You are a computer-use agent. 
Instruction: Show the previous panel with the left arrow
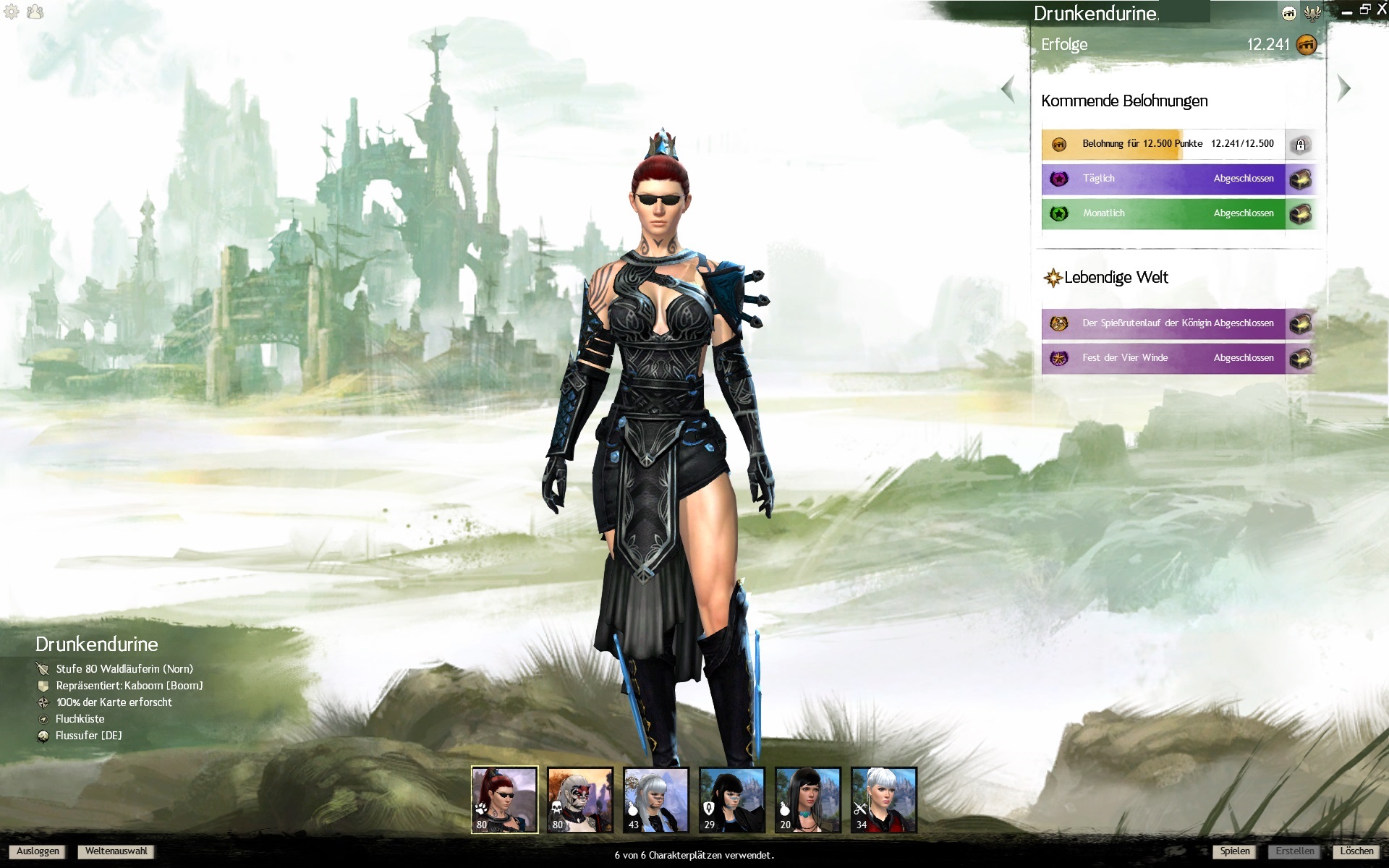click(x=1008, y=90)
